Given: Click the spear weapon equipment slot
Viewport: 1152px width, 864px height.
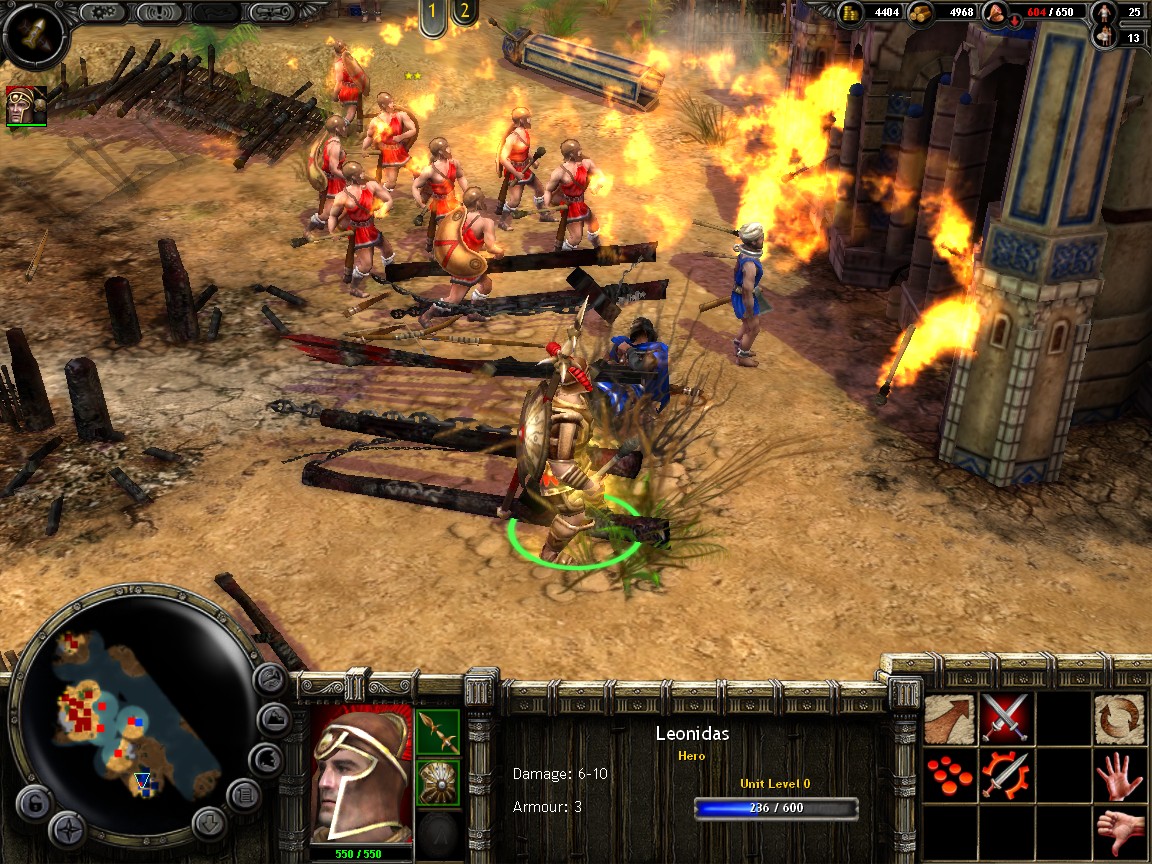Looking at the screenshot, I should [437, 733].
